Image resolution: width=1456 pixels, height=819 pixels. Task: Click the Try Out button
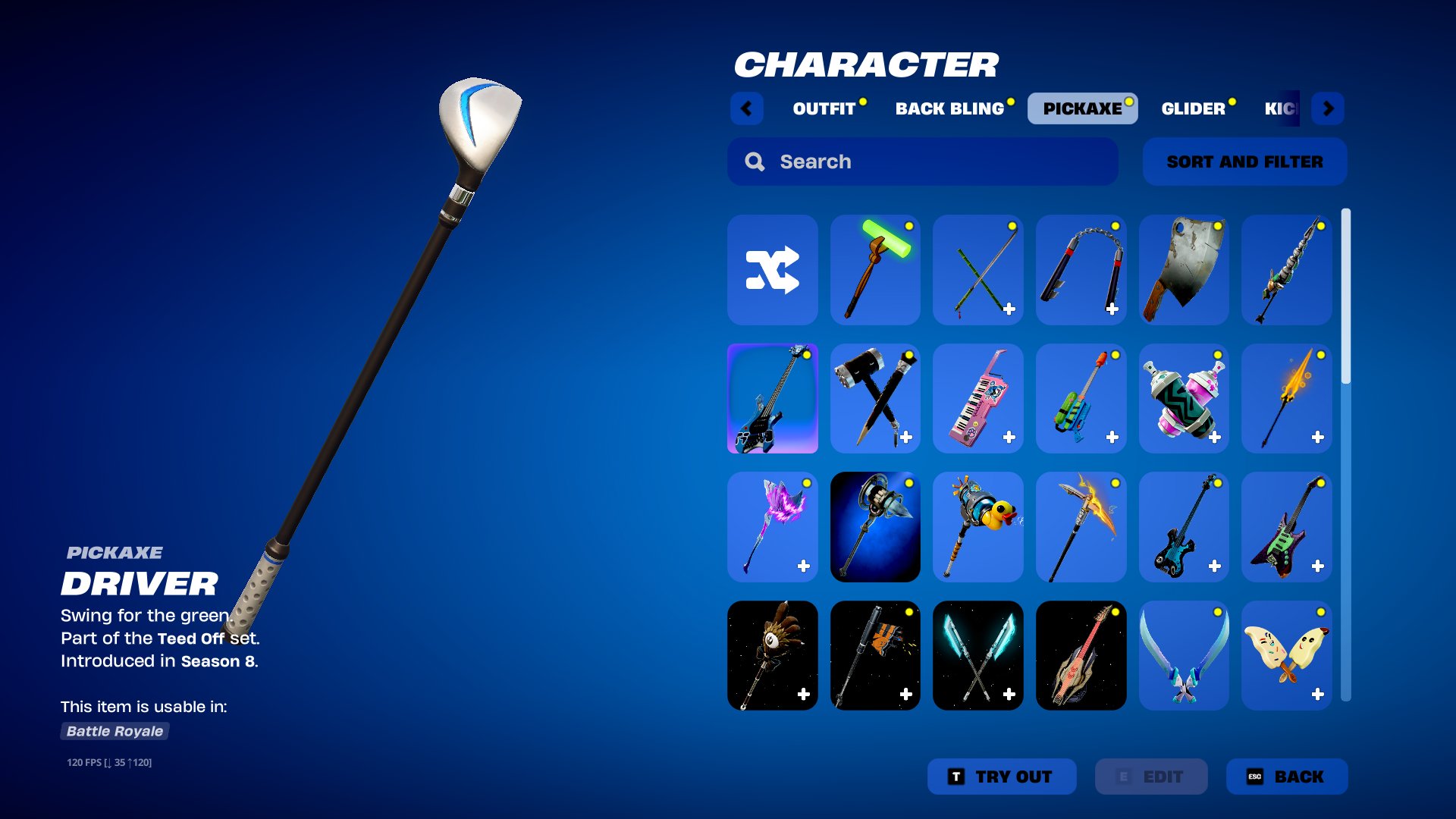coord(1001,777)
